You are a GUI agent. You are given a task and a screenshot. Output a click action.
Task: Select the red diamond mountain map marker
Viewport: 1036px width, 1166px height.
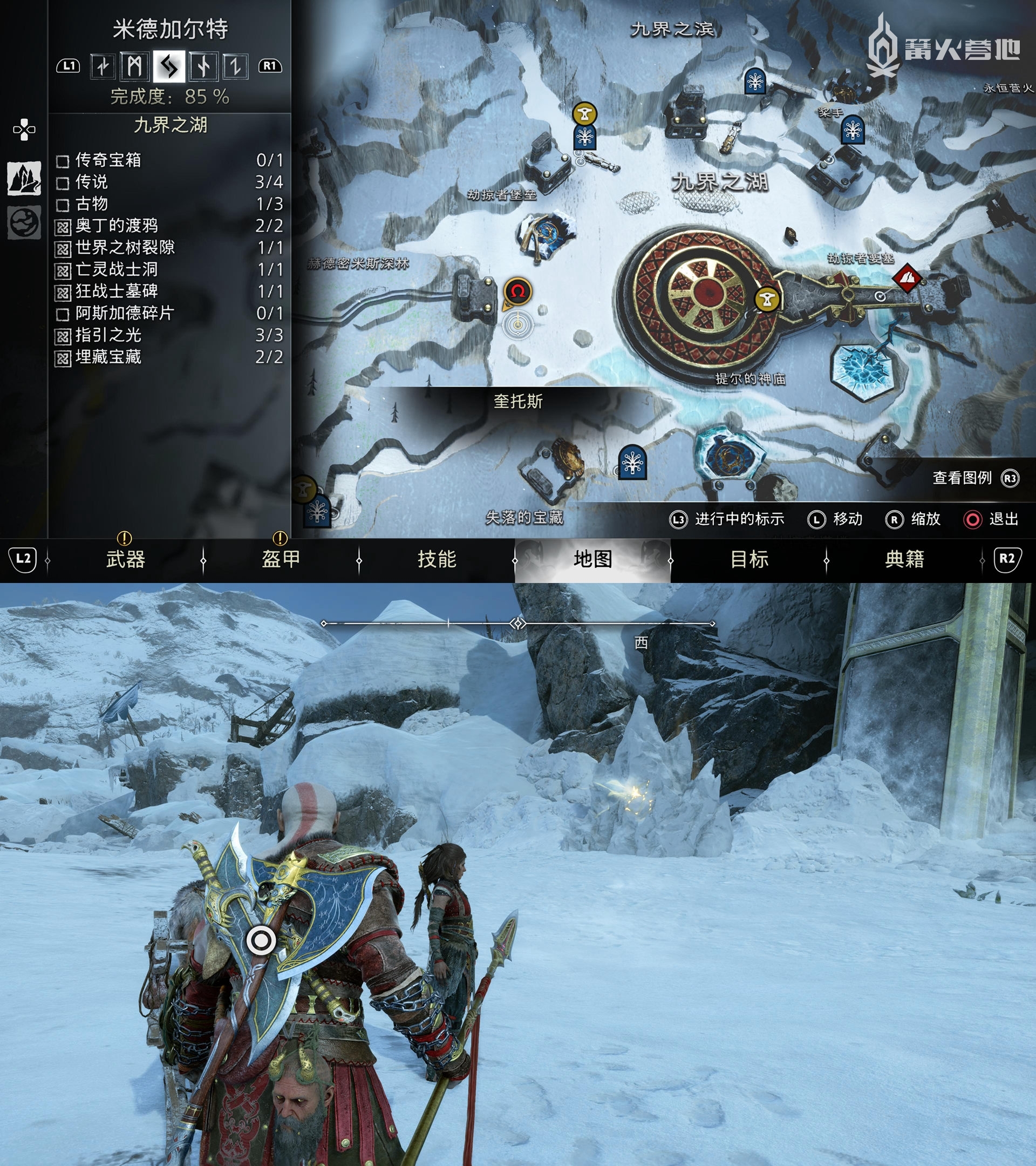point(906,278)
